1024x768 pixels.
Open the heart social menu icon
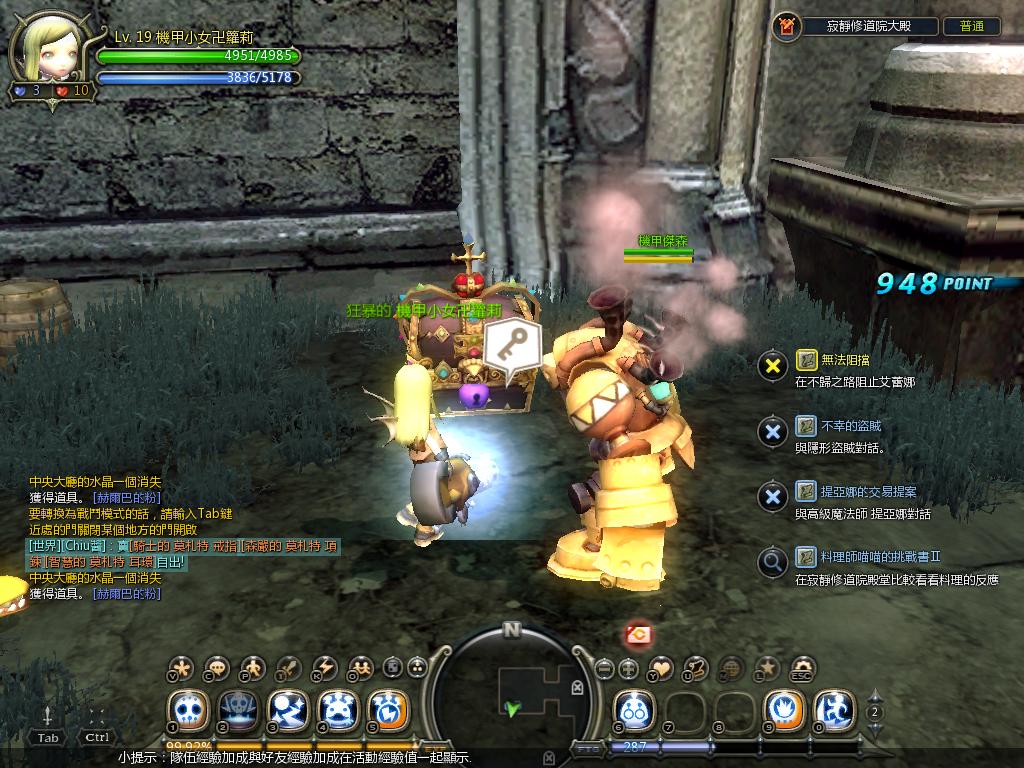661,668
